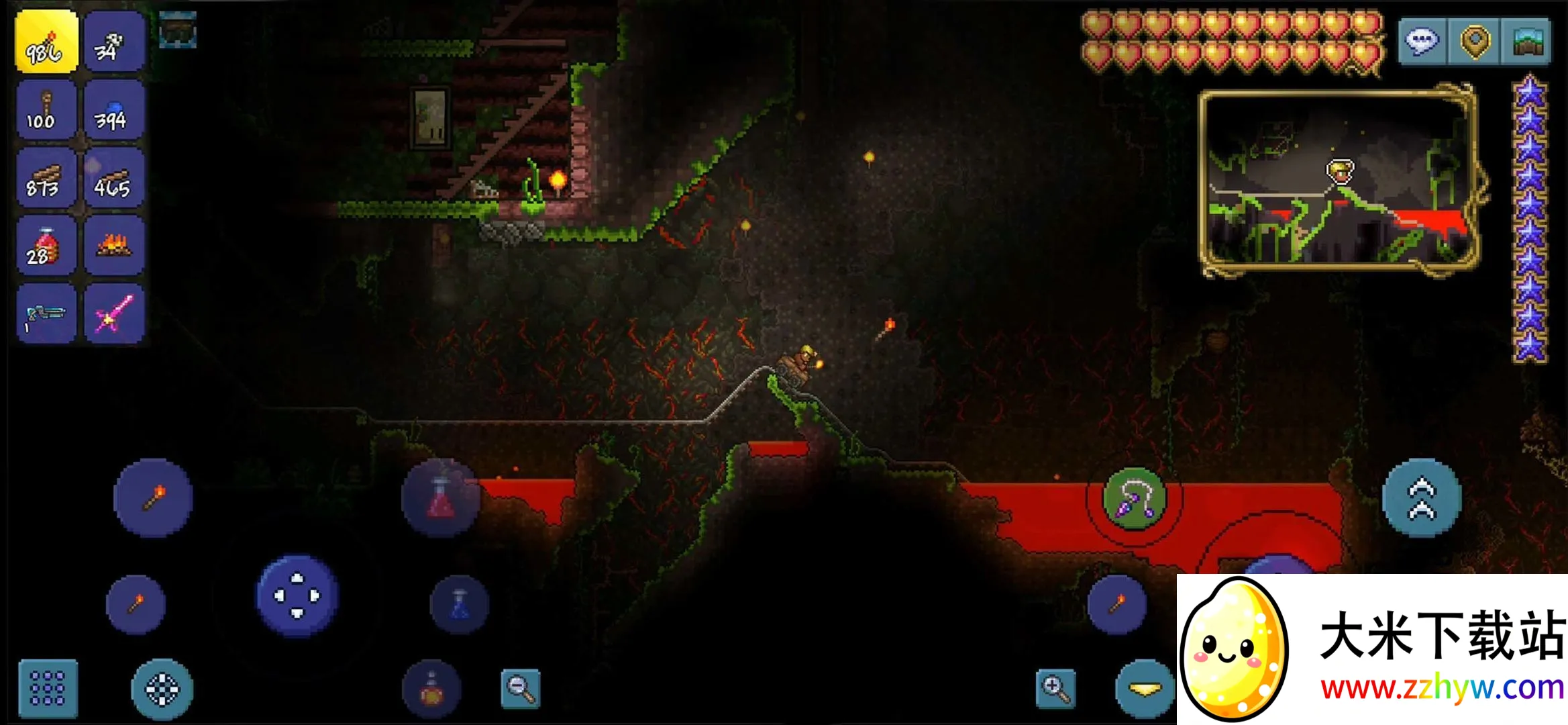The image size is (1568, 725).
Task: Toggle the smart cursor crosshair button
Action: pos(162,688)
